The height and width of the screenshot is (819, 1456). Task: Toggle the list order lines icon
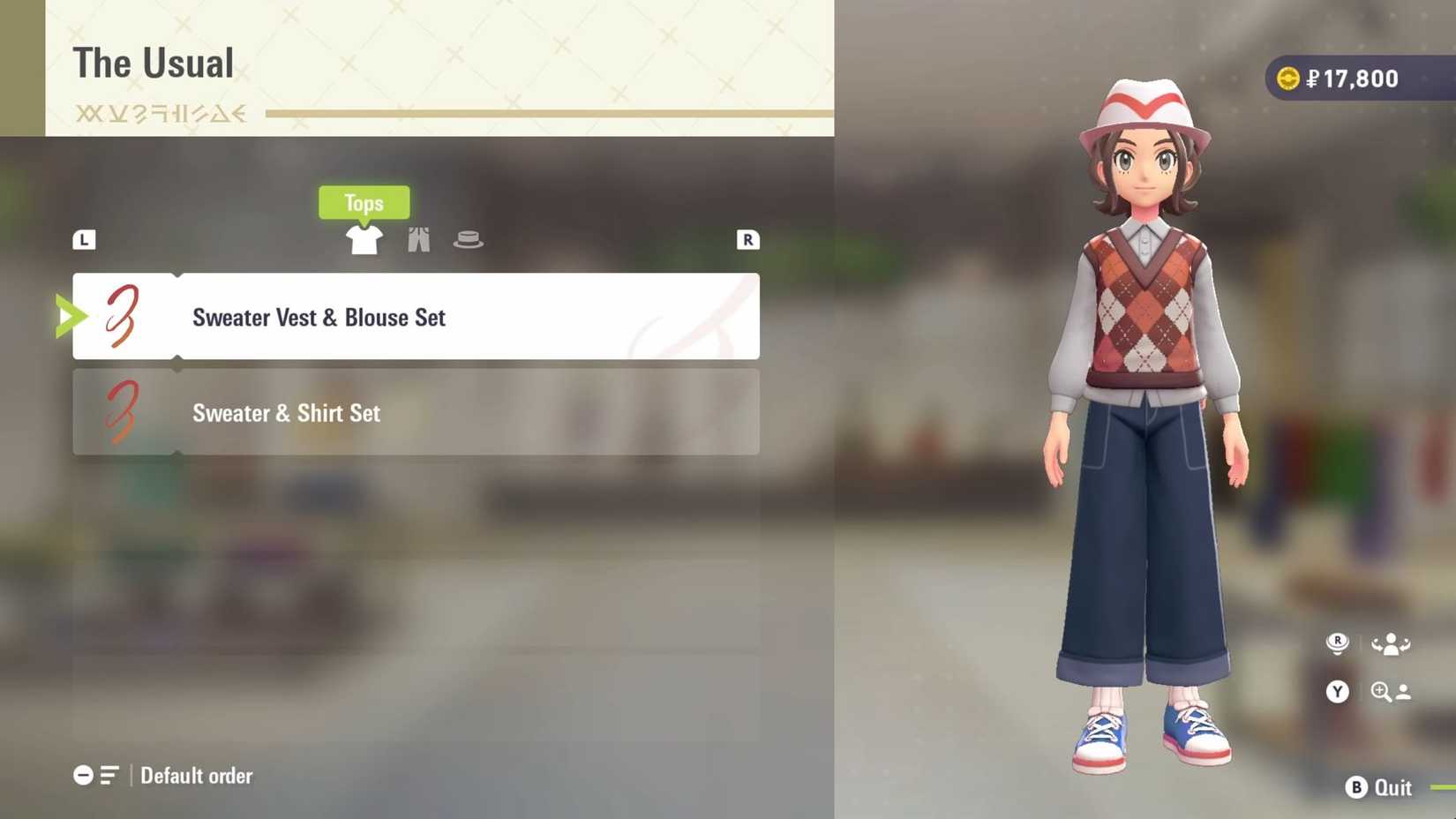(107, 775)
